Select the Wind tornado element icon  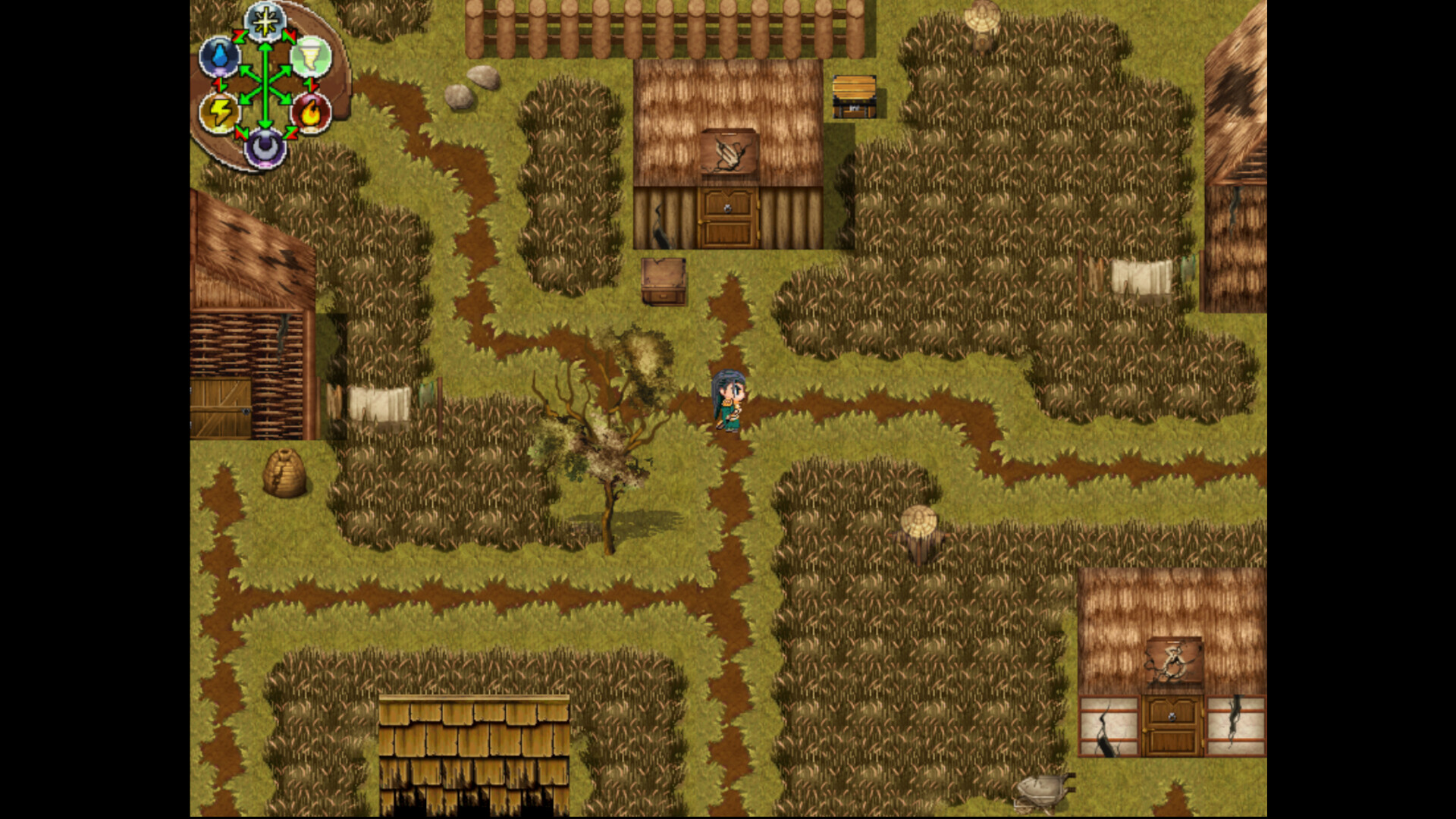(x=312, y=58)
